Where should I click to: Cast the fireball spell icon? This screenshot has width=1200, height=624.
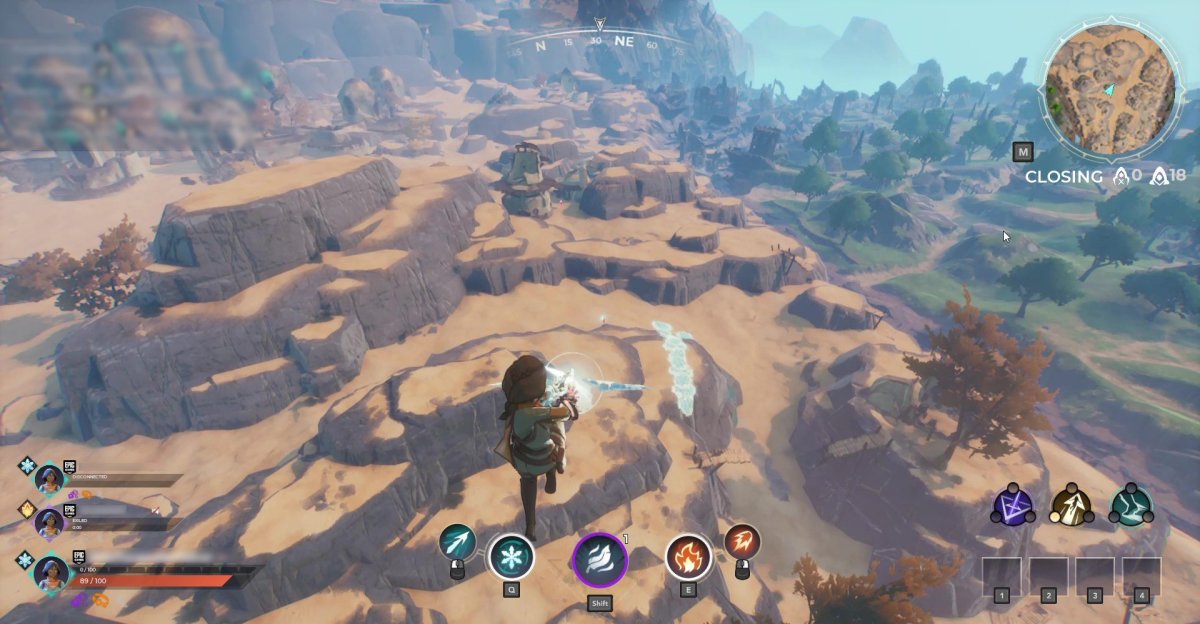tap(742, 542)
